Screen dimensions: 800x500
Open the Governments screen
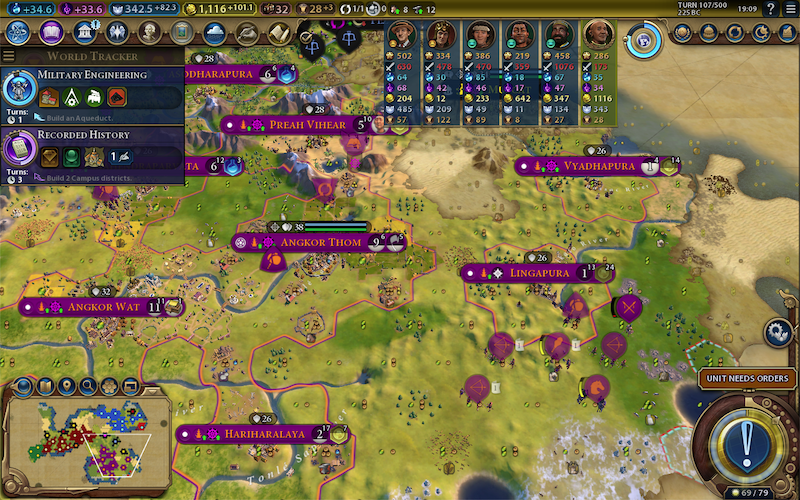click(x=84, y=32)
